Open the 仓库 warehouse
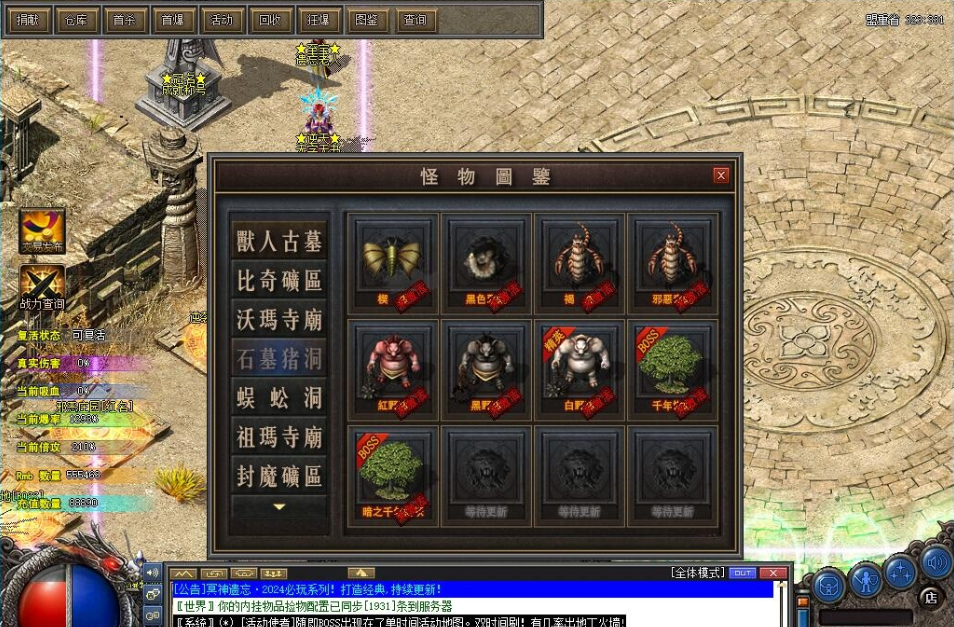This screenshot has height=627, width=954. point(76,19)
